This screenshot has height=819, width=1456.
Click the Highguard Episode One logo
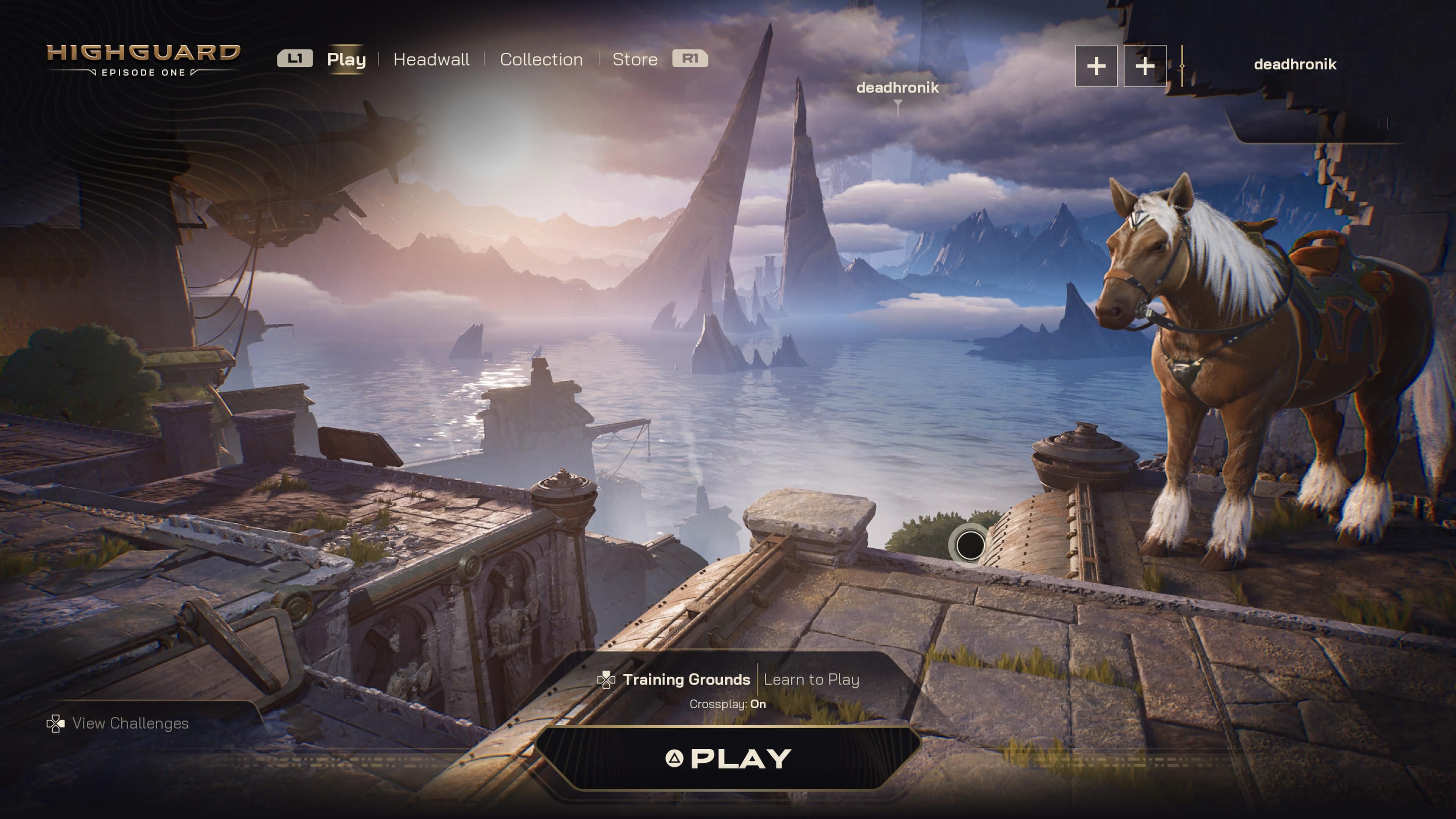[x=144, y=60]
